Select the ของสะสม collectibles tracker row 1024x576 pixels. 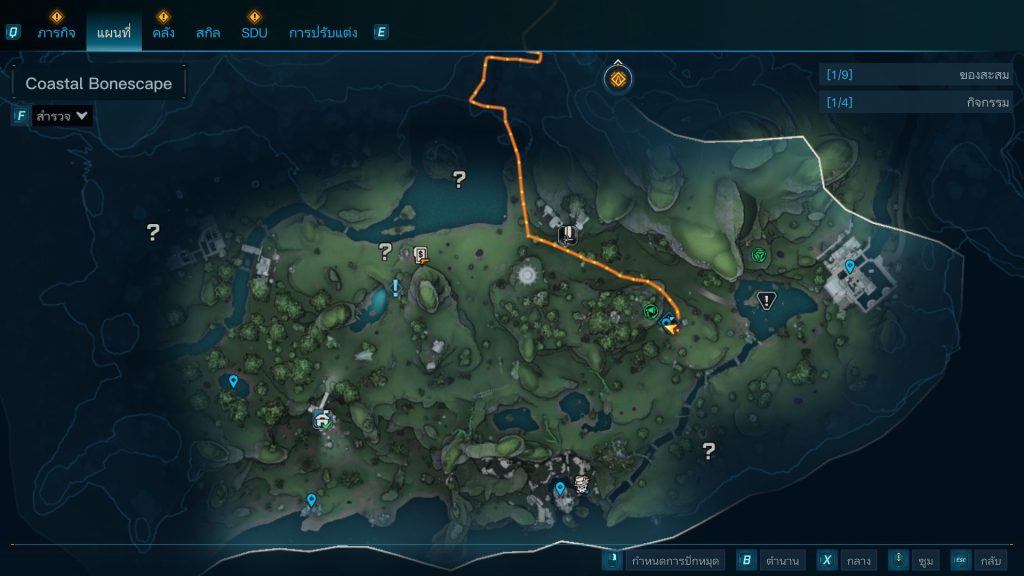(x=915, y=75)
